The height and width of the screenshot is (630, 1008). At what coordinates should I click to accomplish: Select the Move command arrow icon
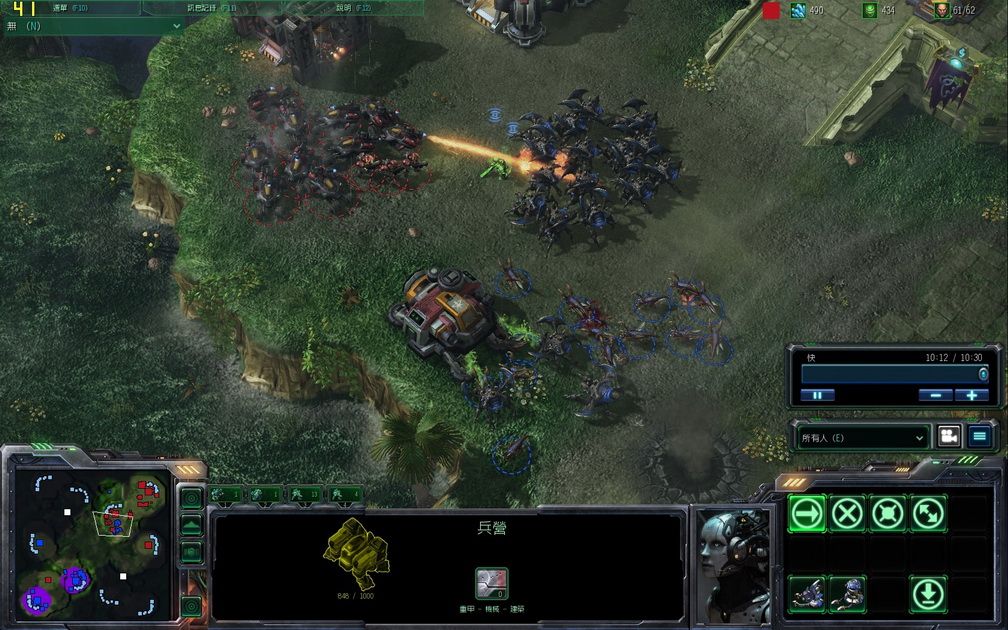807,514
